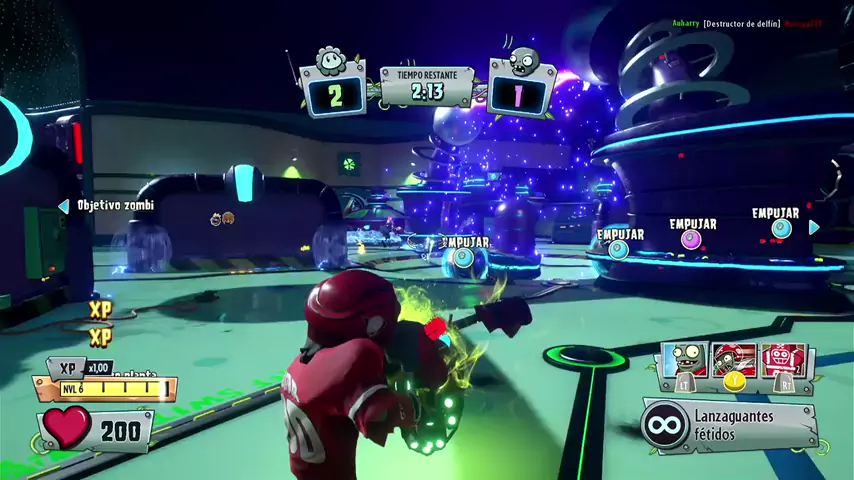Image resolution: width=854 pixels, height=480 pixels.
Task: Select the Lanzaguantes fétidos weapon panel
Action: pos(730,424)
